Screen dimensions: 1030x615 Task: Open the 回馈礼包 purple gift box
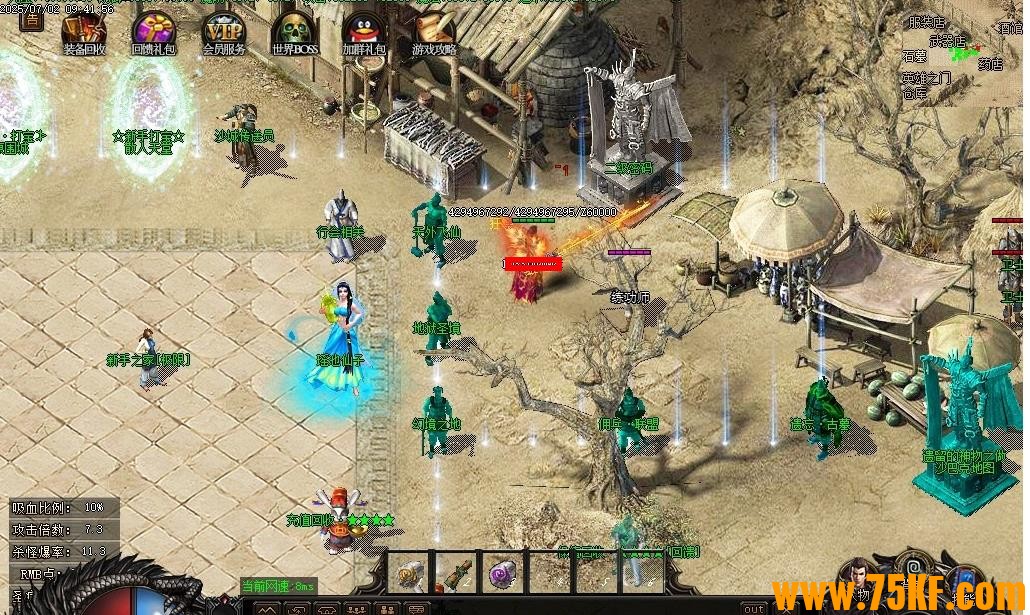coord(154,31)
